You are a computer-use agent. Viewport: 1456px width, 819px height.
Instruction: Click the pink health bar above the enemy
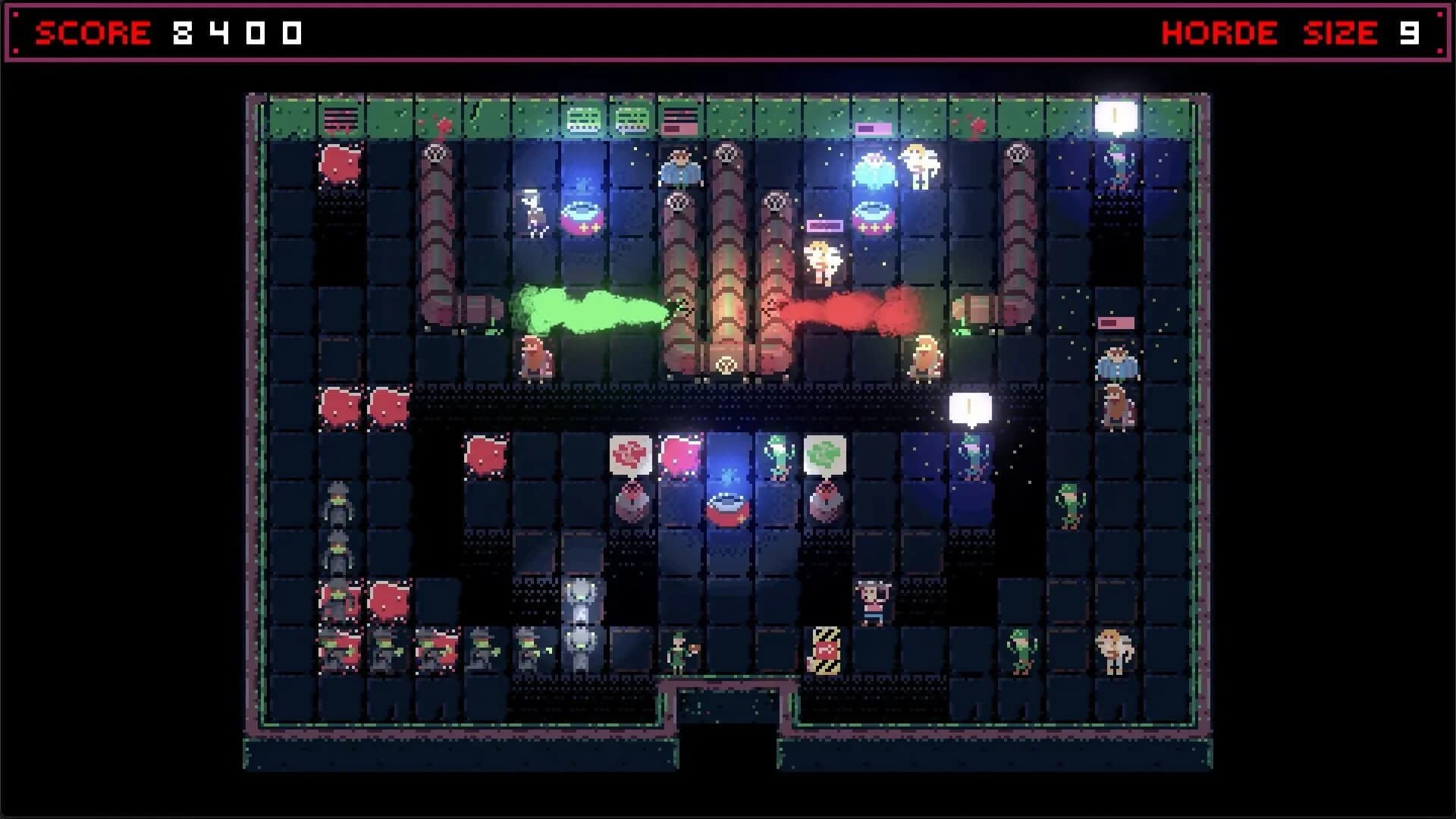coord(825,226)
